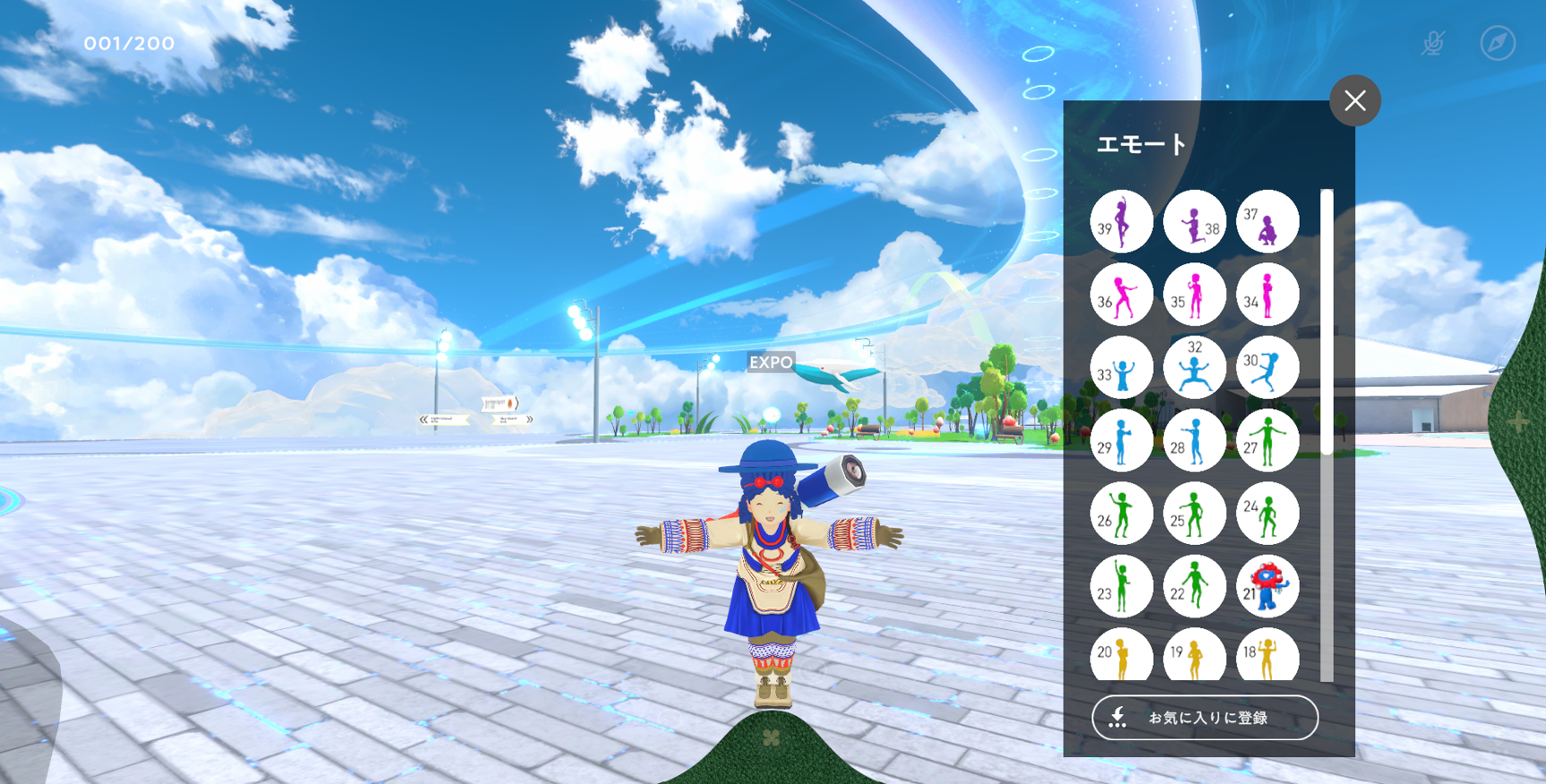Register emote to favorites button

pyautogui.click(x=1205, y=717)
